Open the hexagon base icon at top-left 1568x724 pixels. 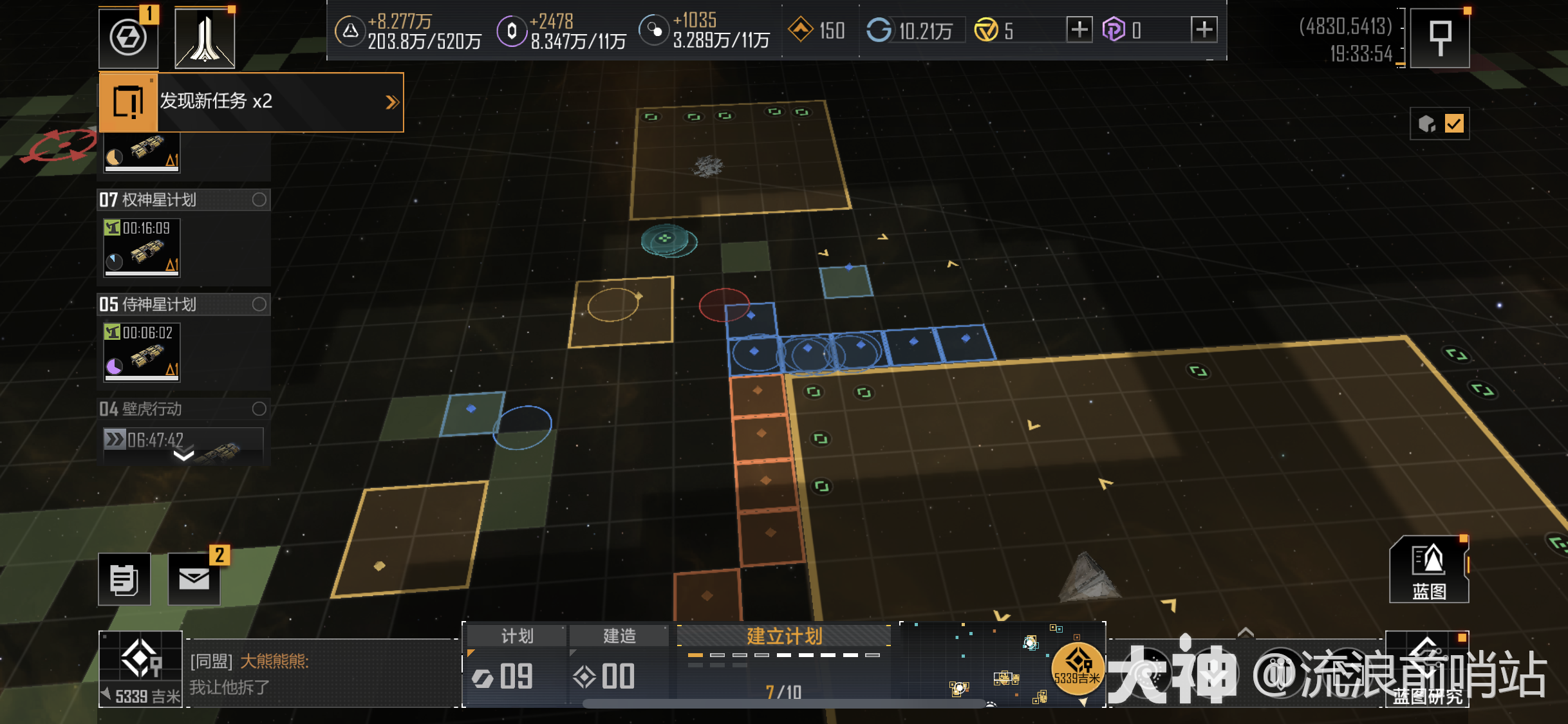coord(128,37)
